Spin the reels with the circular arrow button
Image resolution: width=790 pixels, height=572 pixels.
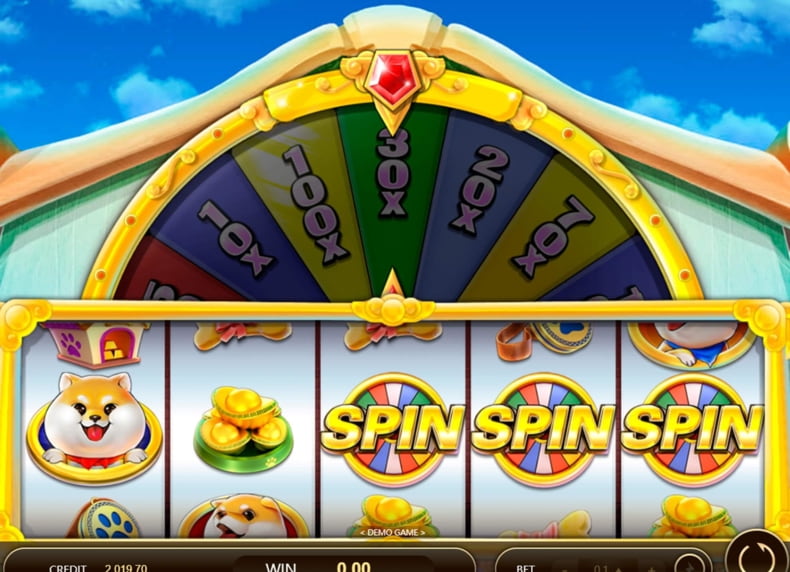(758, 555)
